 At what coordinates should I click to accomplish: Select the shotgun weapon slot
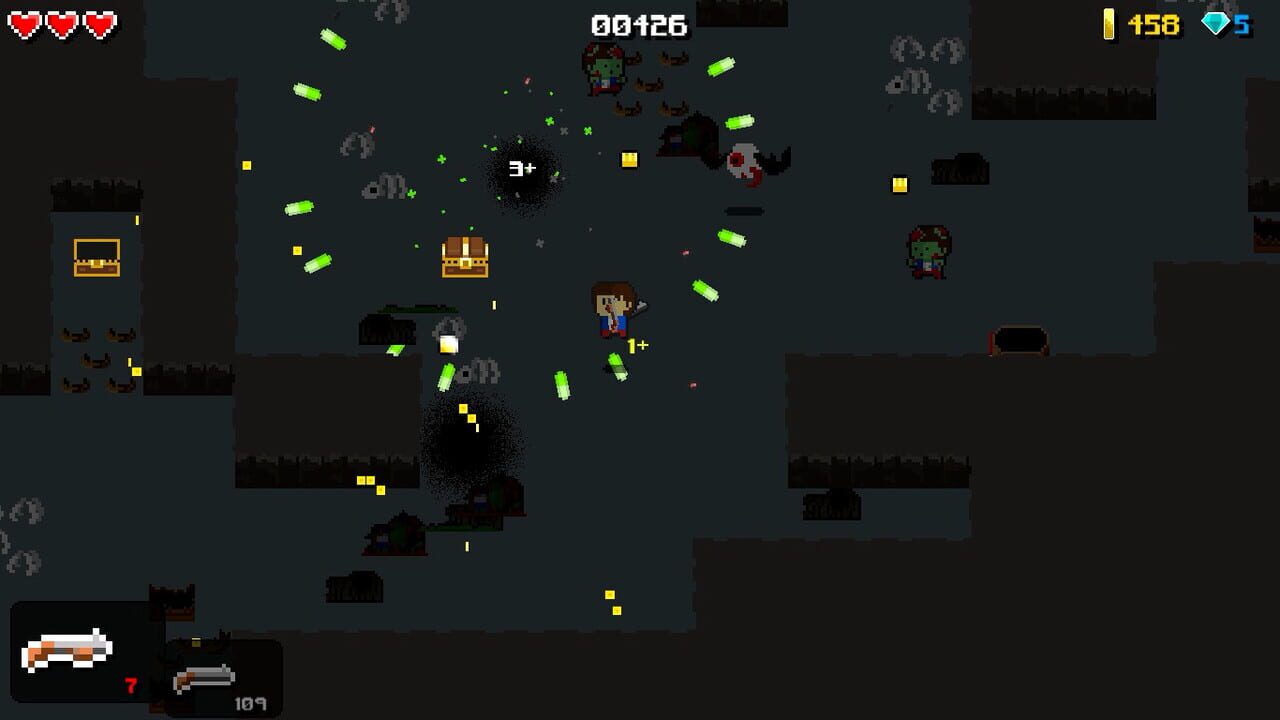click(x=70, y=650)
